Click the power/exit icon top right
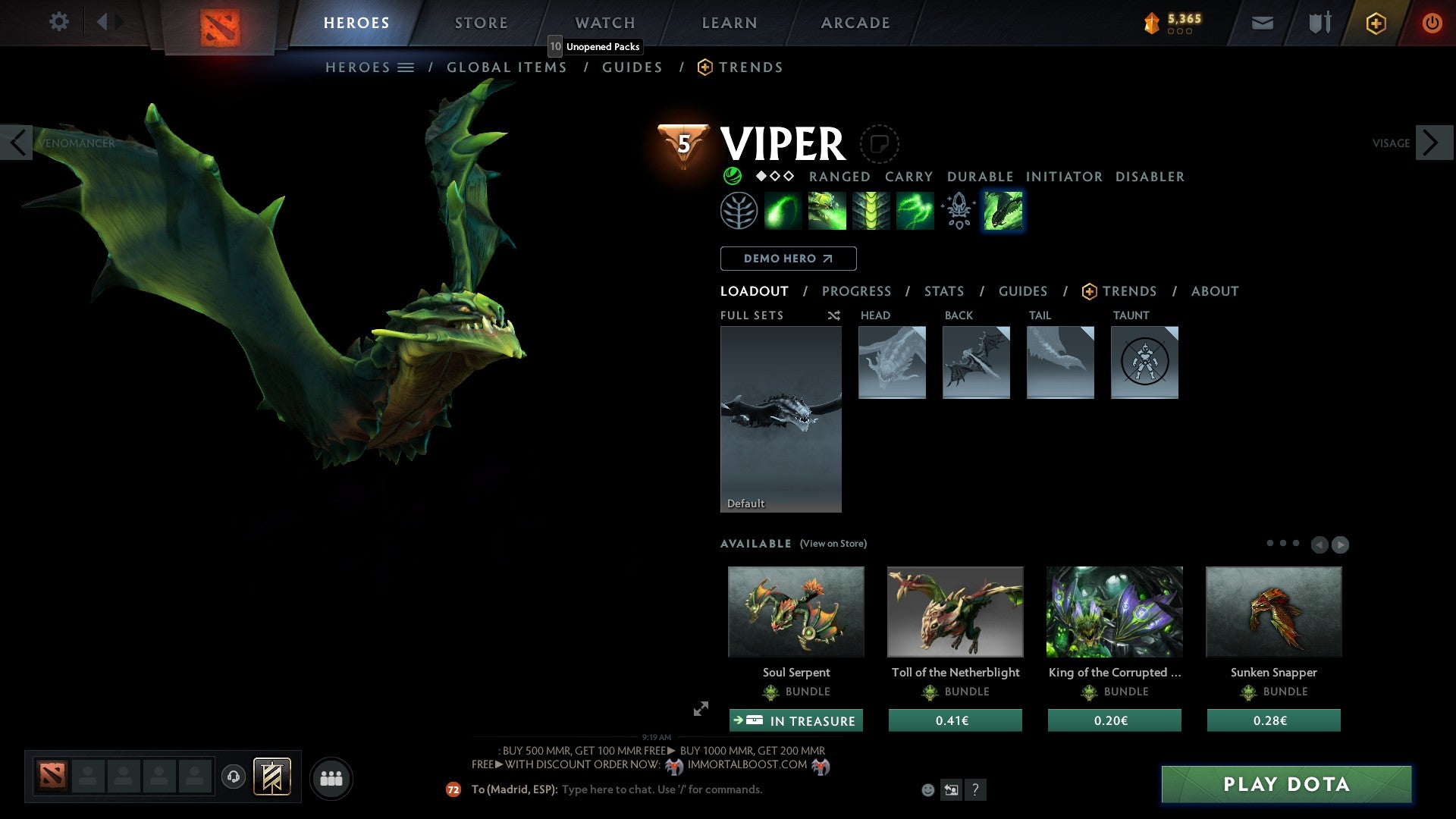The width and height of the screenshot is (1456, 819). point(1432,23)
